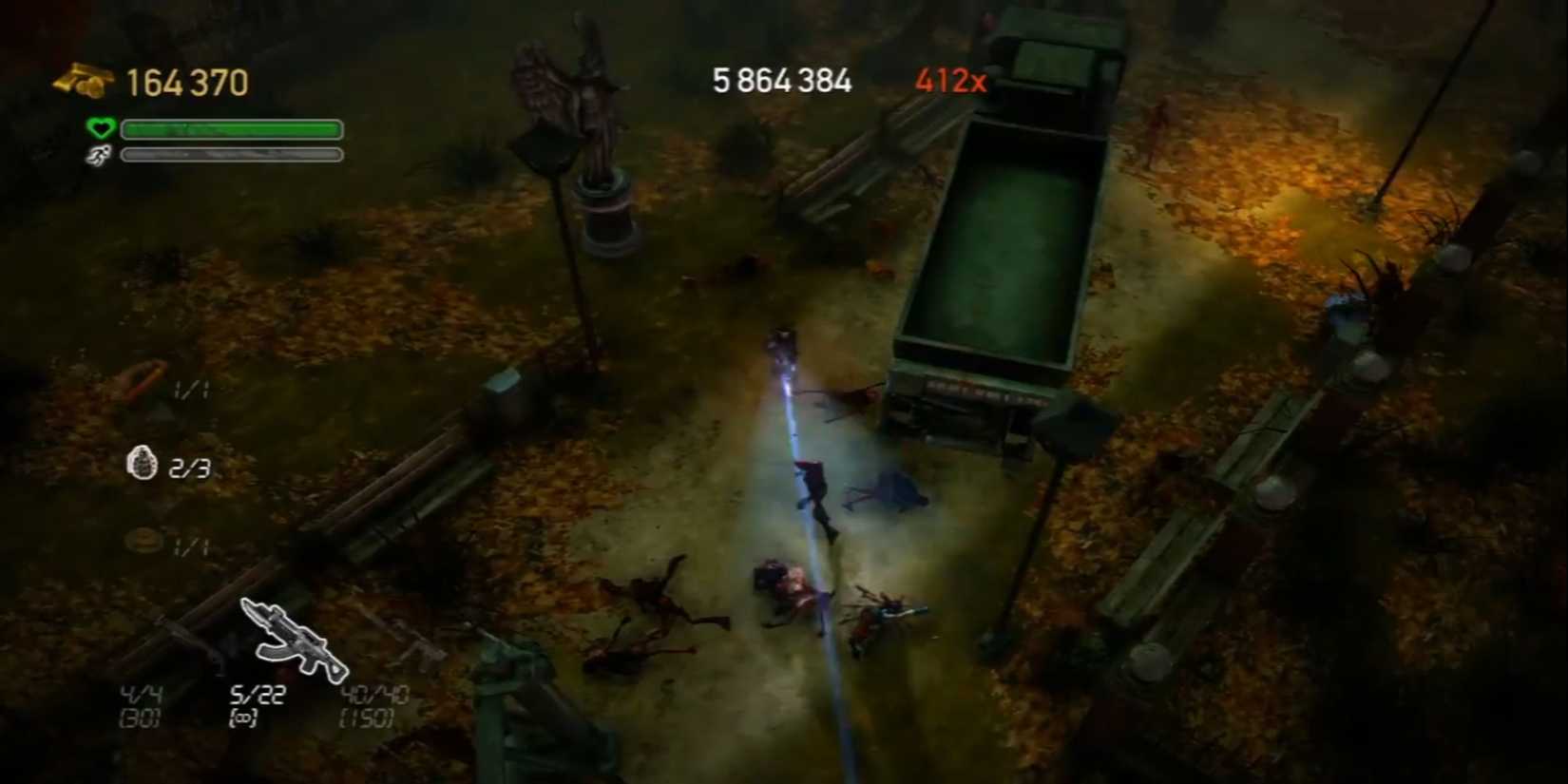Click the red 412x multiplier counter

[x=950, y=81]
